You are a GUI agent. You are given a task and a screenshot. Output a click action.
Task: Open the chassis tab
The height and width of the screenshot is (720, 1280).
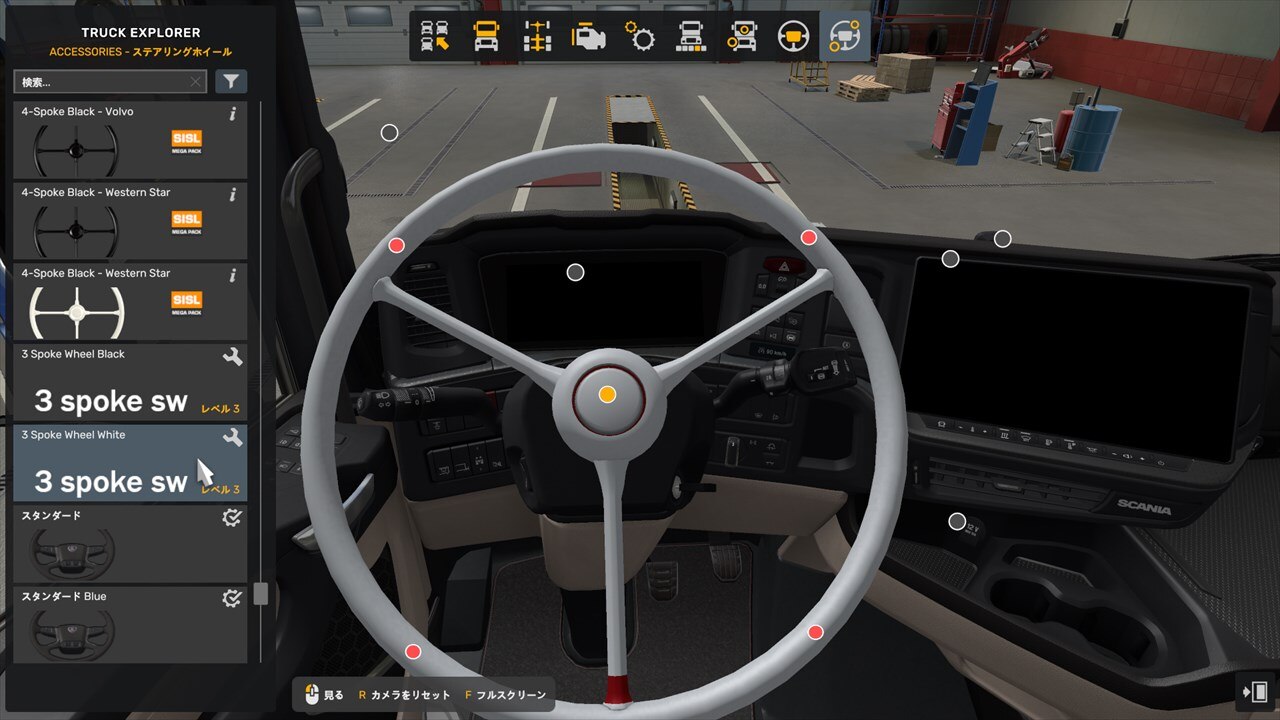tap(538, 37)
